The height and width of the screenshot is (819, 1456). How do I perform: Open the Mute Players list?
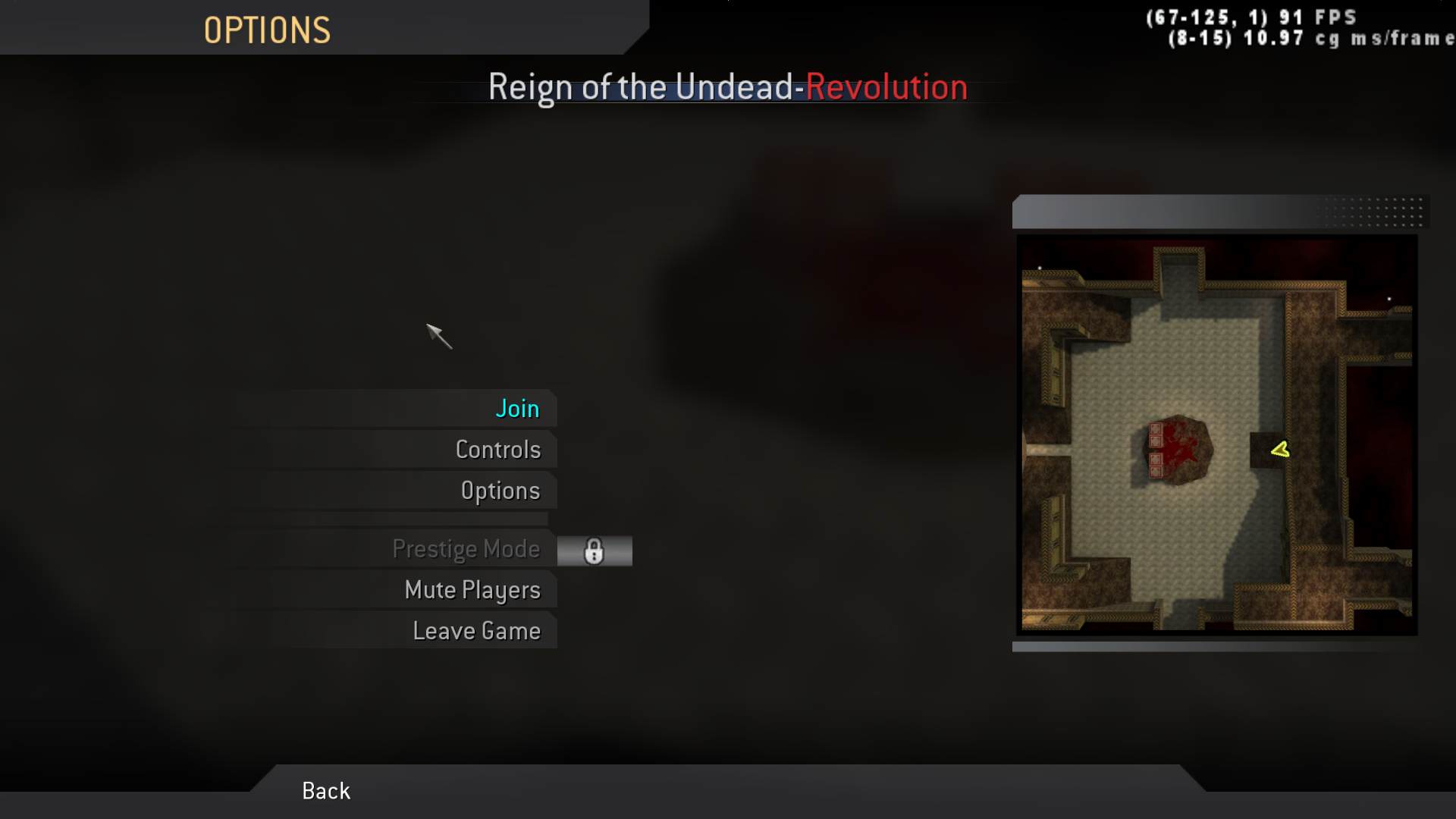[x=473, y=589]
